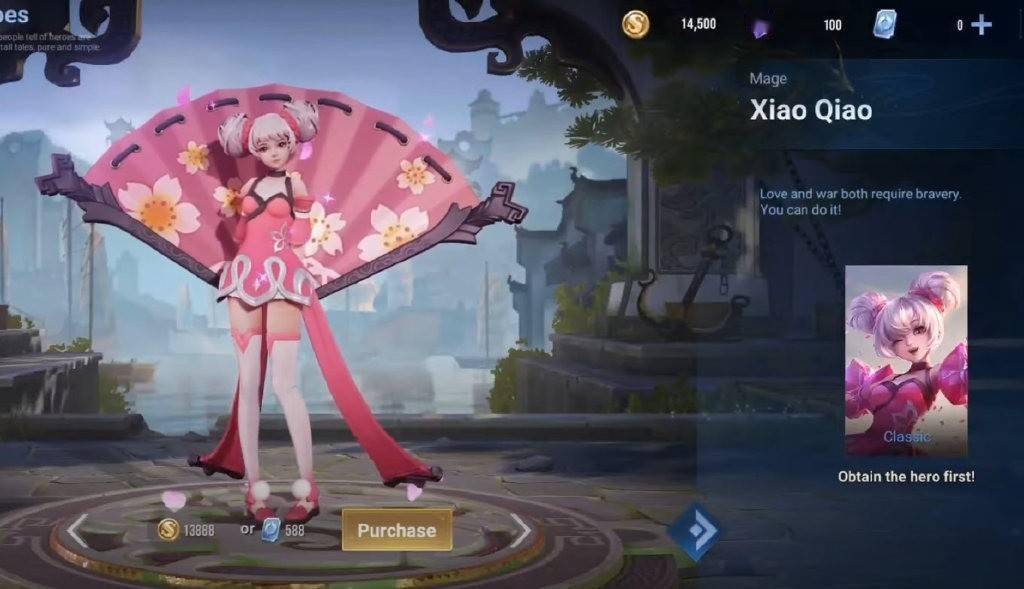The height and width of the screenshot is (589, 1024).
Task: Show the next hero with right arrow
Action: [521, 531]
